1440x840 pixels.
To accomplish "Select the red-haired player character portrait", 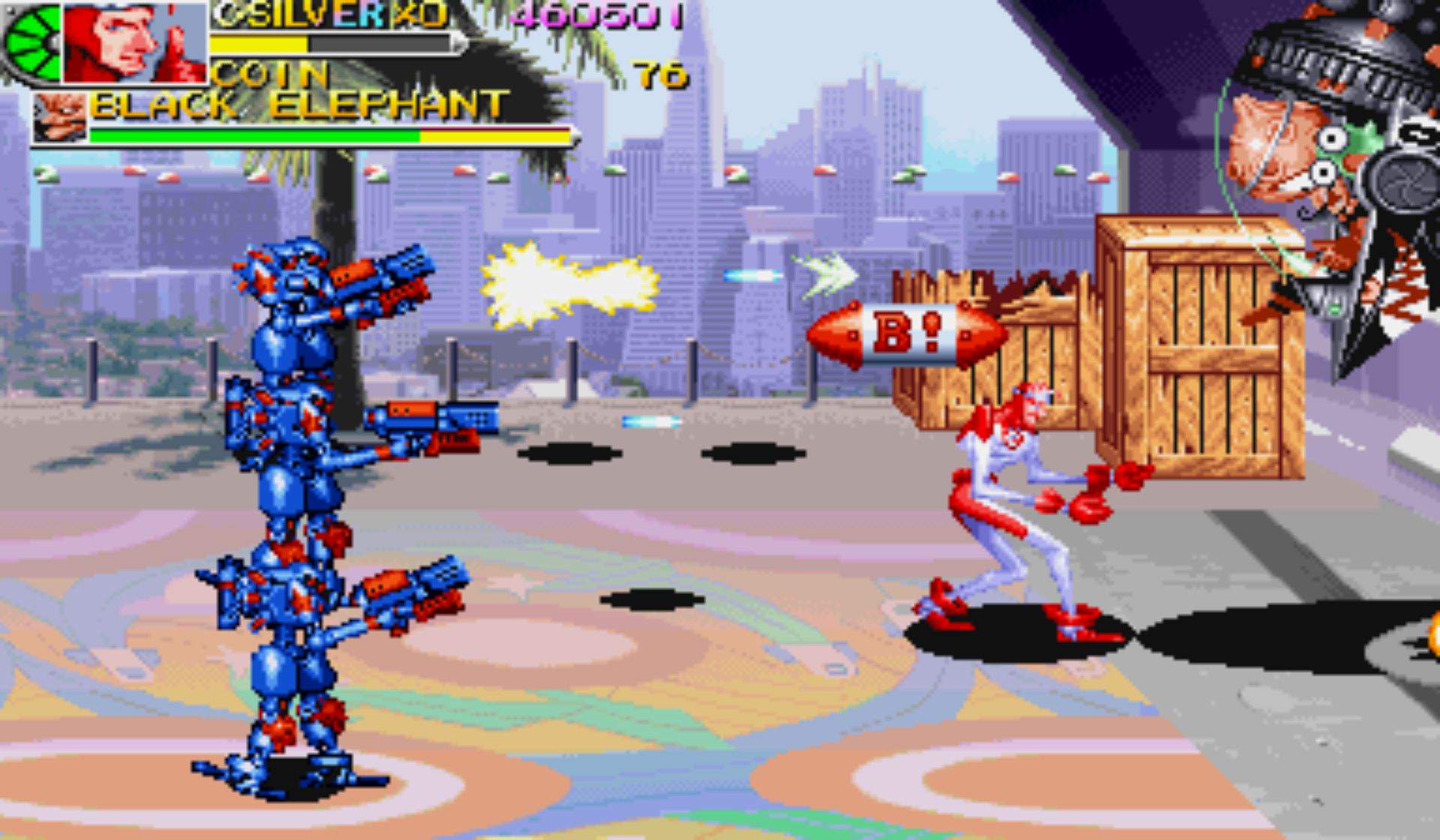I will tap(133, 41).
